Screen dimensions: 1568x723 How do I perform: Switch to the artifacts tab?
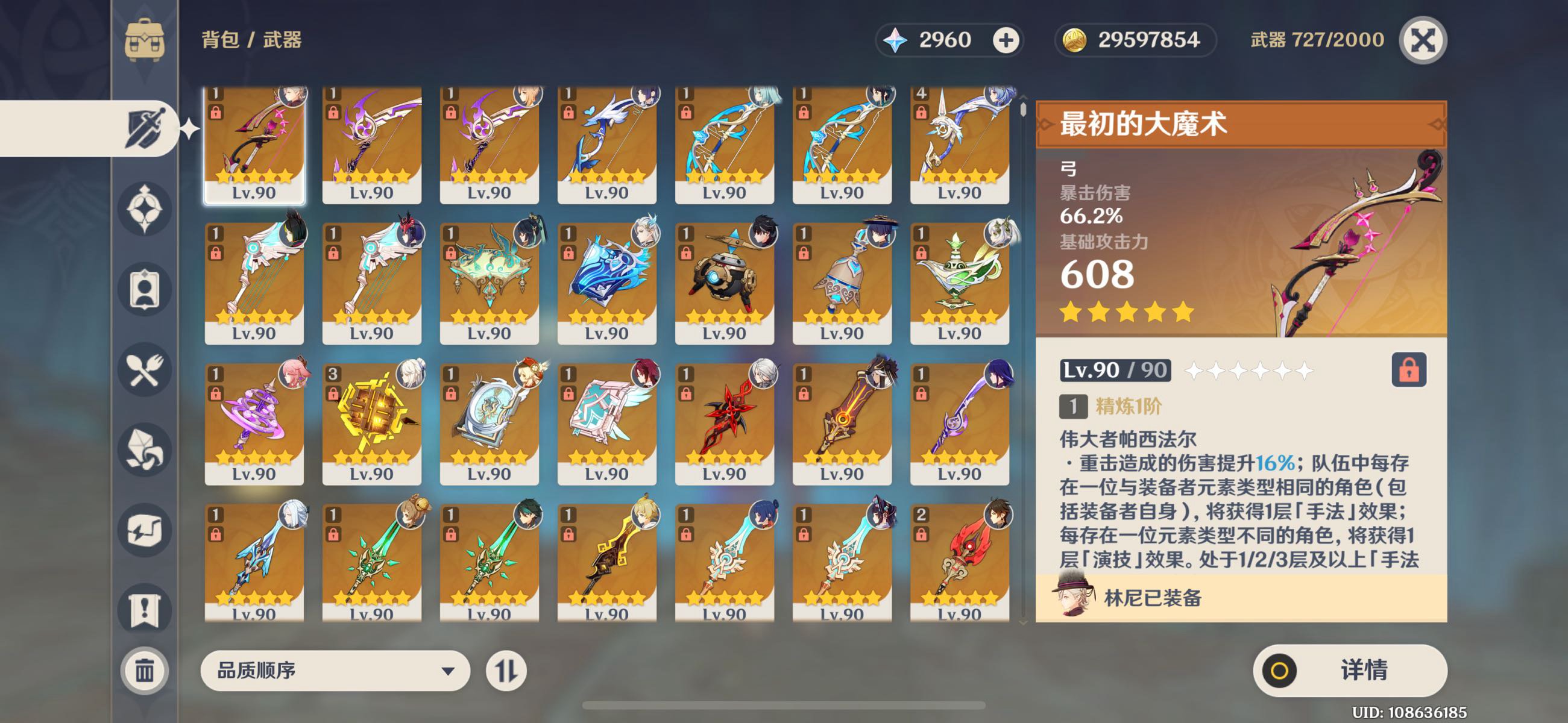[x=144, y=208]
